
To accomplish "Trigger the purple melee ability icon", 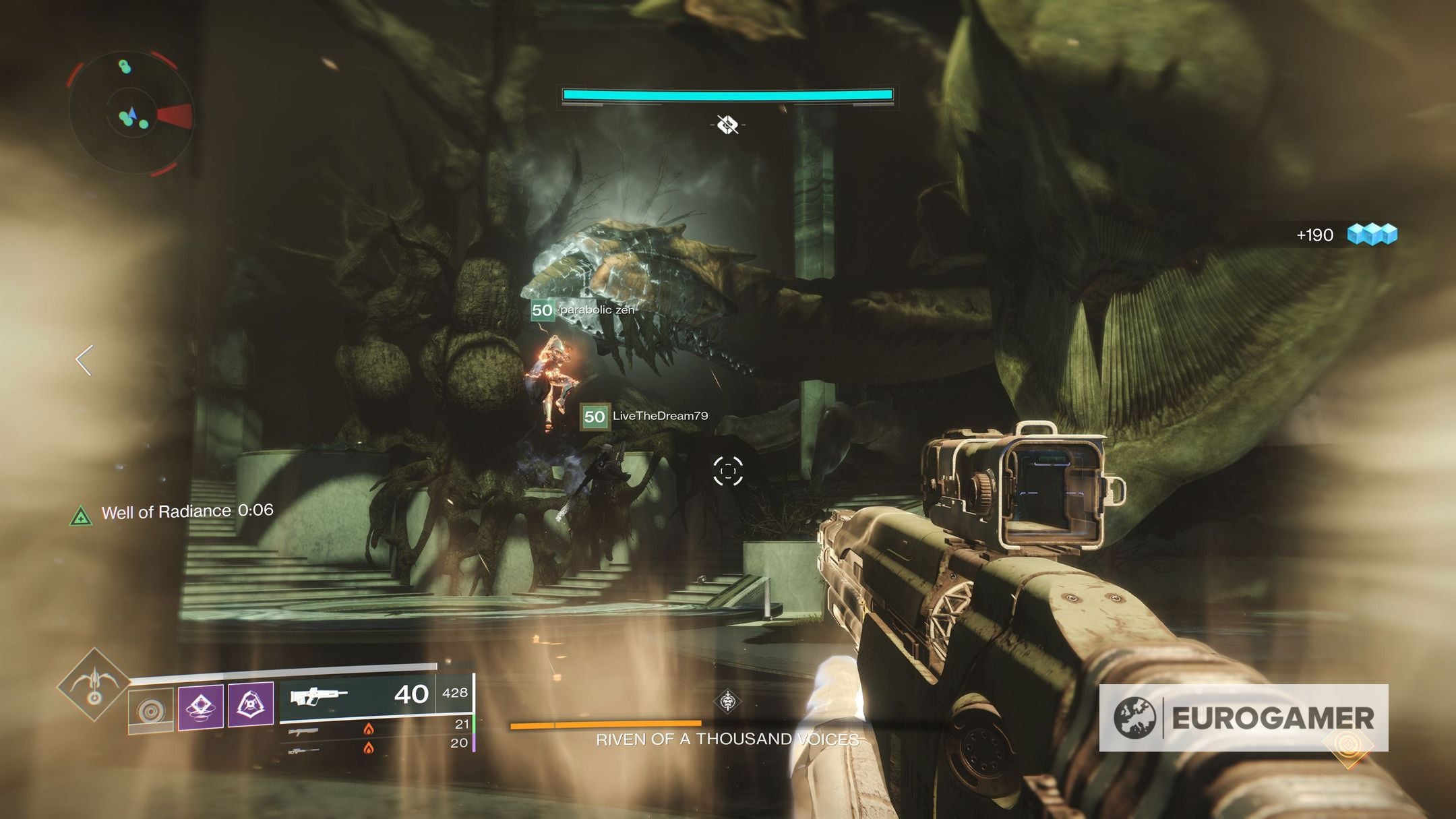I will pyautogui.click(x=251, y=705).
